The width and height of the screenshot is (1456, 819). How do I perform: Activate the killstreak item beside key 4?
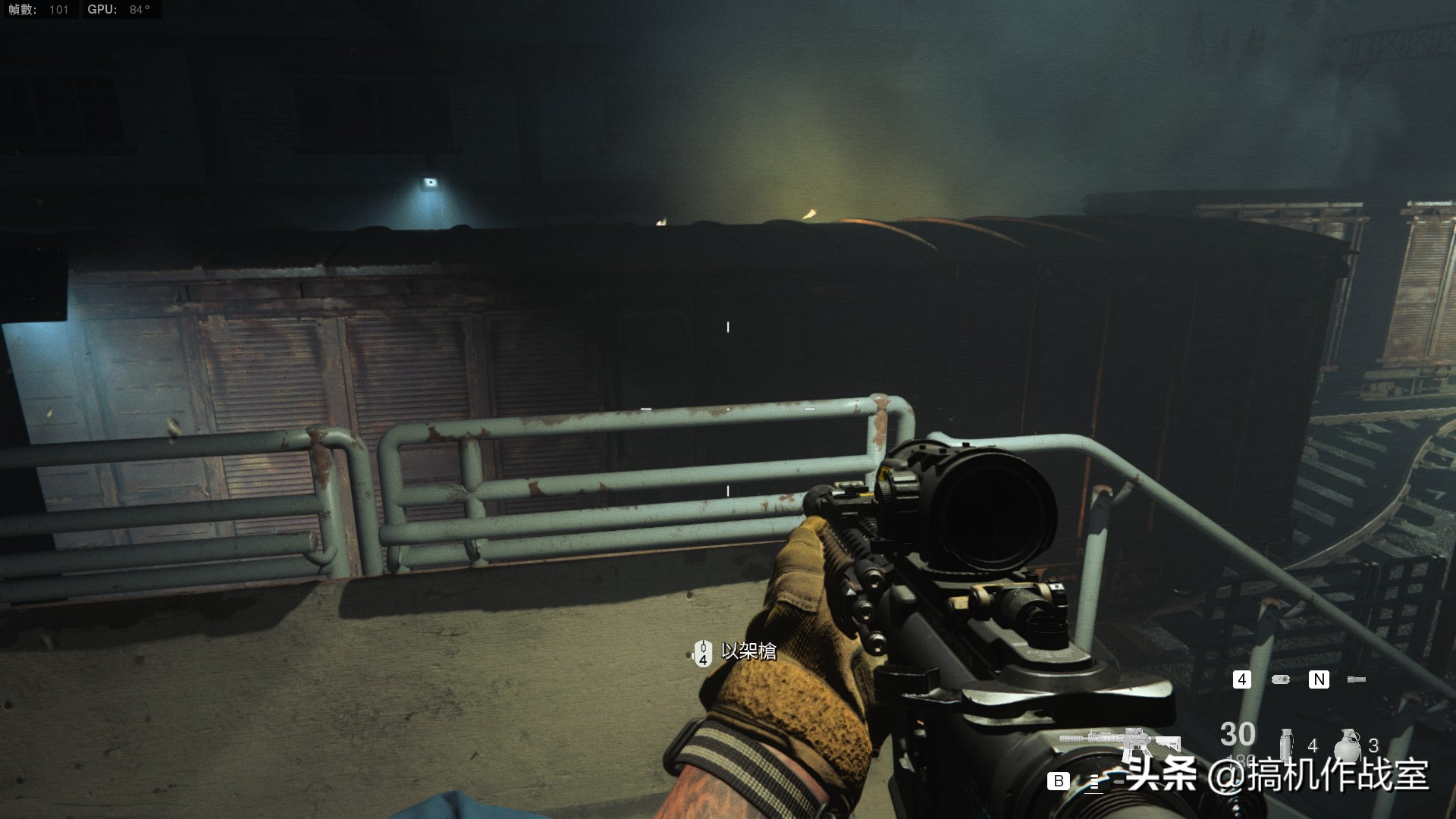[x=1281, y=679]
